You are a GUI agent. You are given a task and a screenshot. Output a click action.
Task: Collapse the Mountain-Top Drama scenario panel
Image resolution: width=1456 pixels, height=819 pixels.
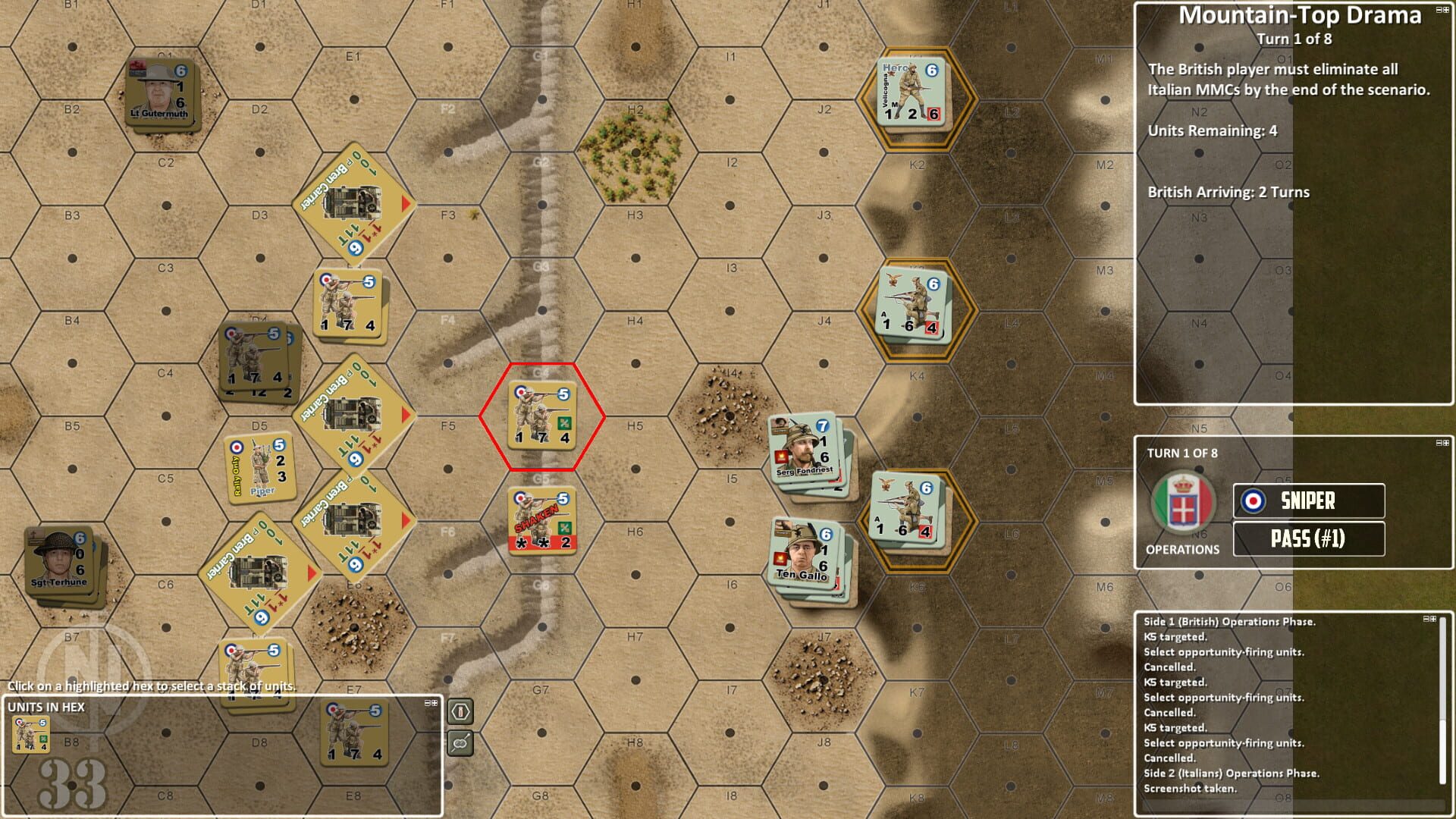coord(1438,9)
